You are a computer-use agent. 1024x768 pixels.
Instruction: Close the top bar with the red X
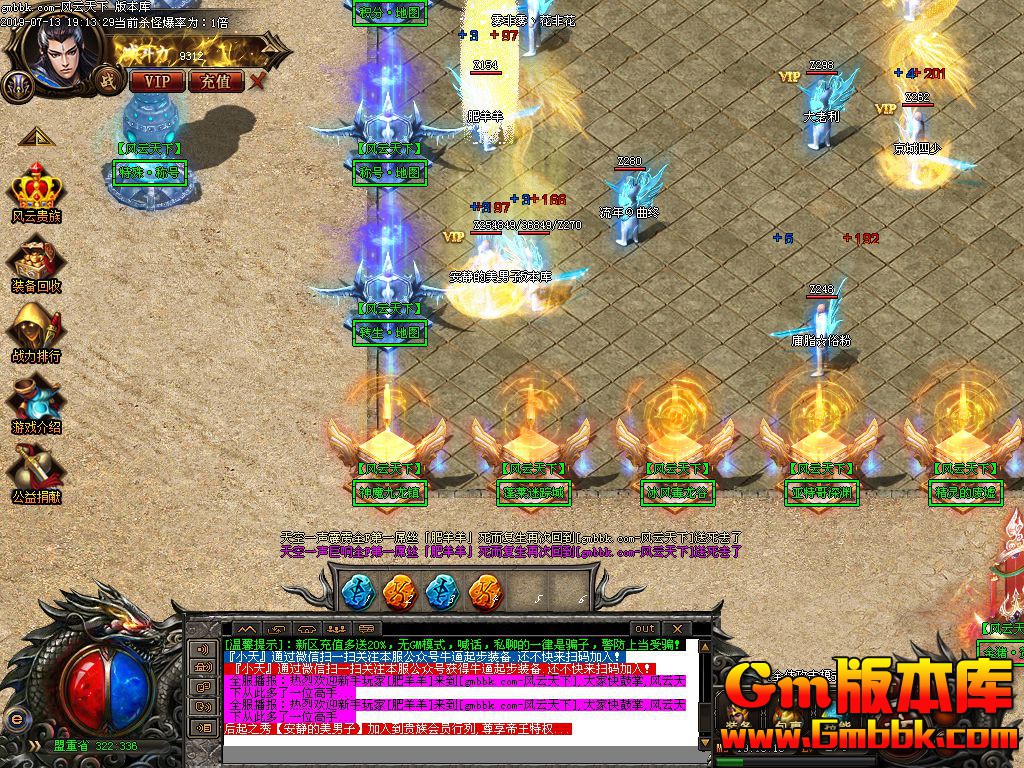(x=259, y=81)
